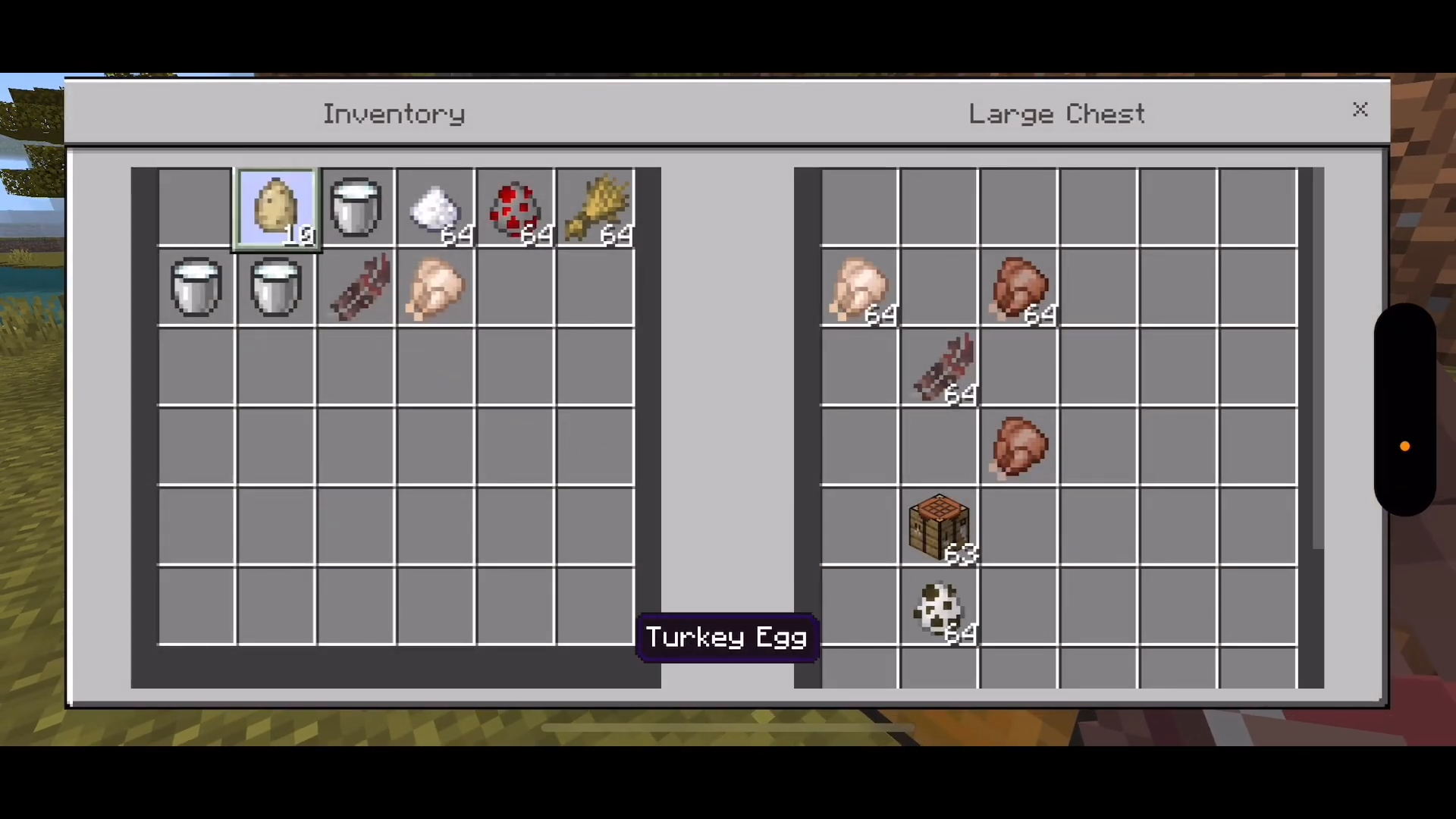Select the red spotted spawn egg stack

(x=515, y=208)
